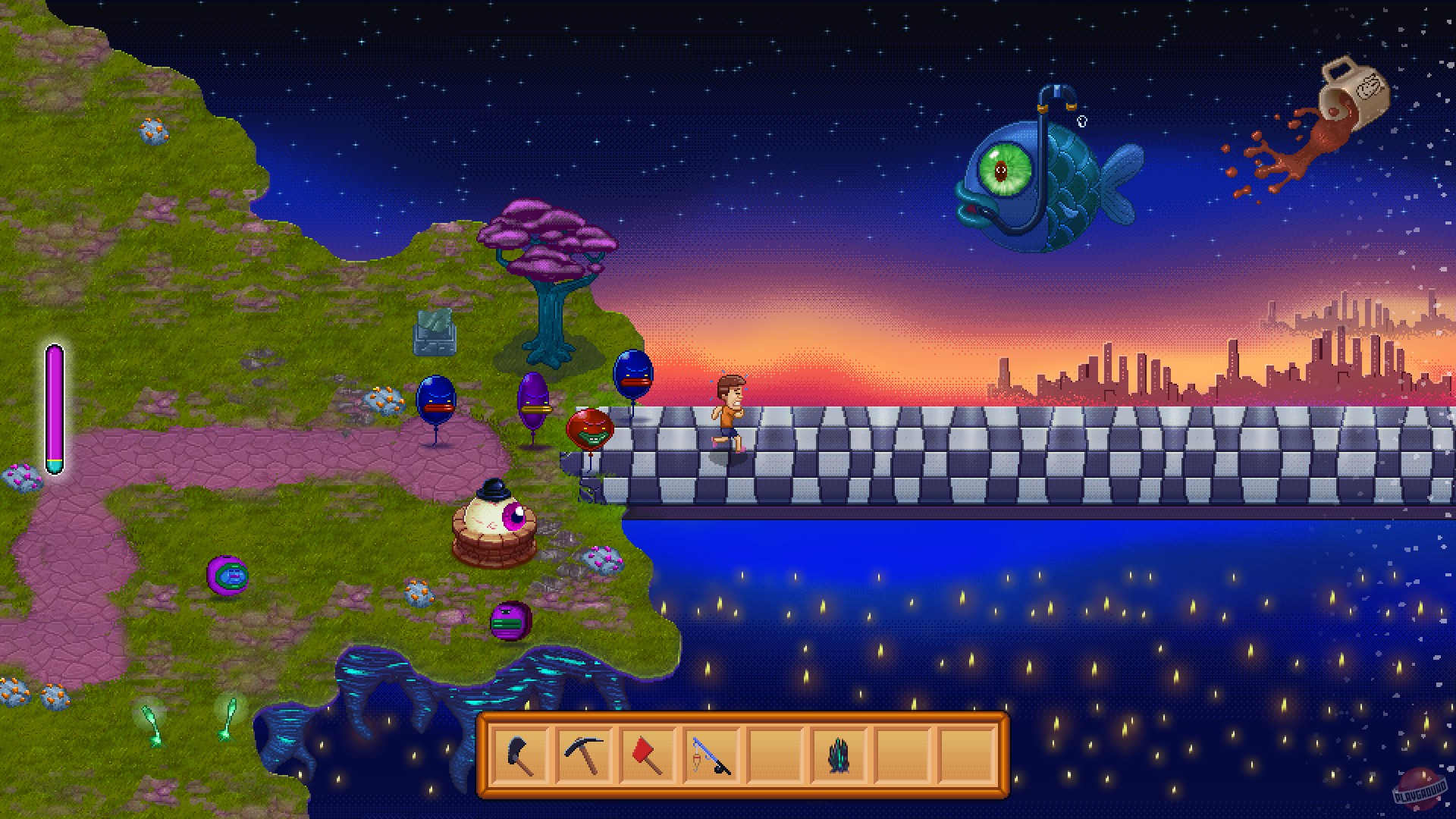
Task: Select the hoe in the hotbar
Action: click(521, 758)
